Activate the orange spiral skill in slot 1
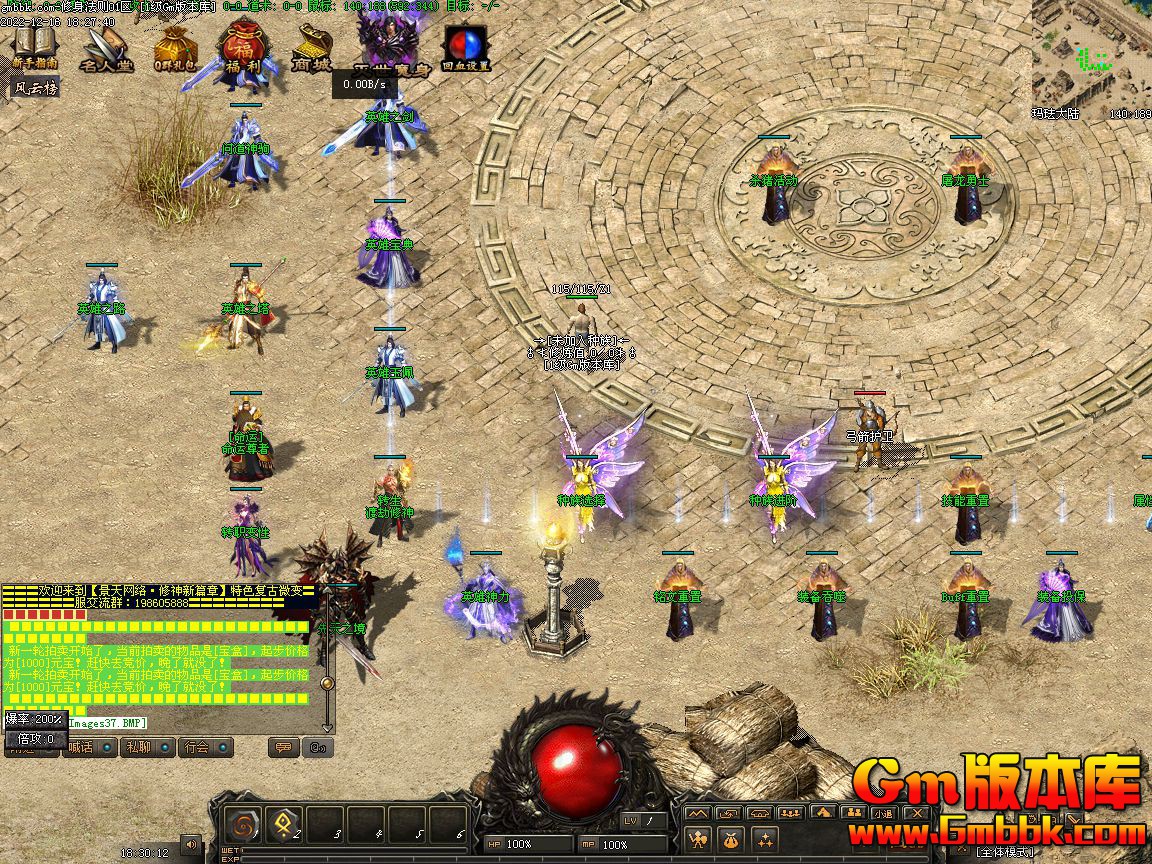 click(x=242, y=825)
